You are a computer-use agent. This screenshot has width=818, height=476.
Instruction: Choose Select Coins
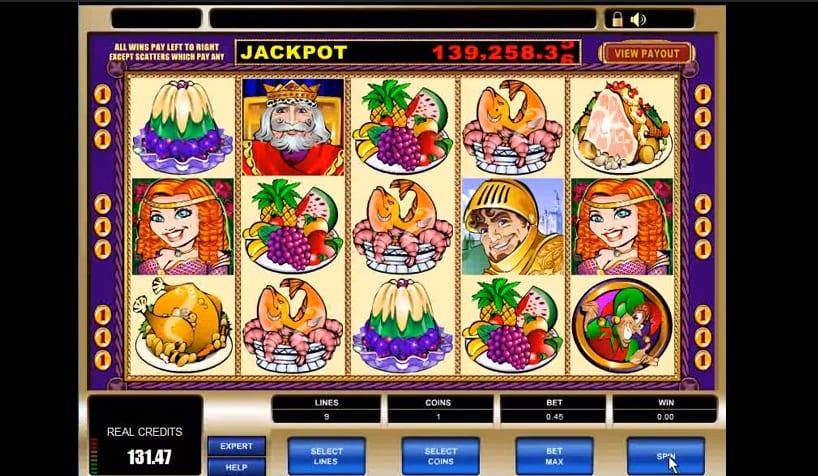tap(440, 456)
